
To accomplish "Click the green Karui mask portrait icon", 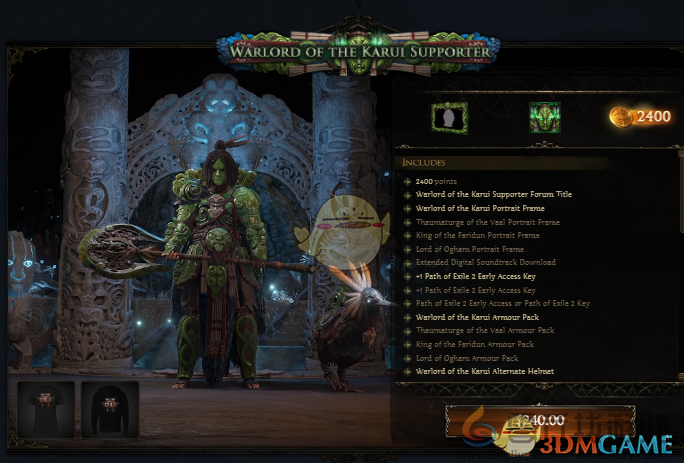I will (544, 117).
